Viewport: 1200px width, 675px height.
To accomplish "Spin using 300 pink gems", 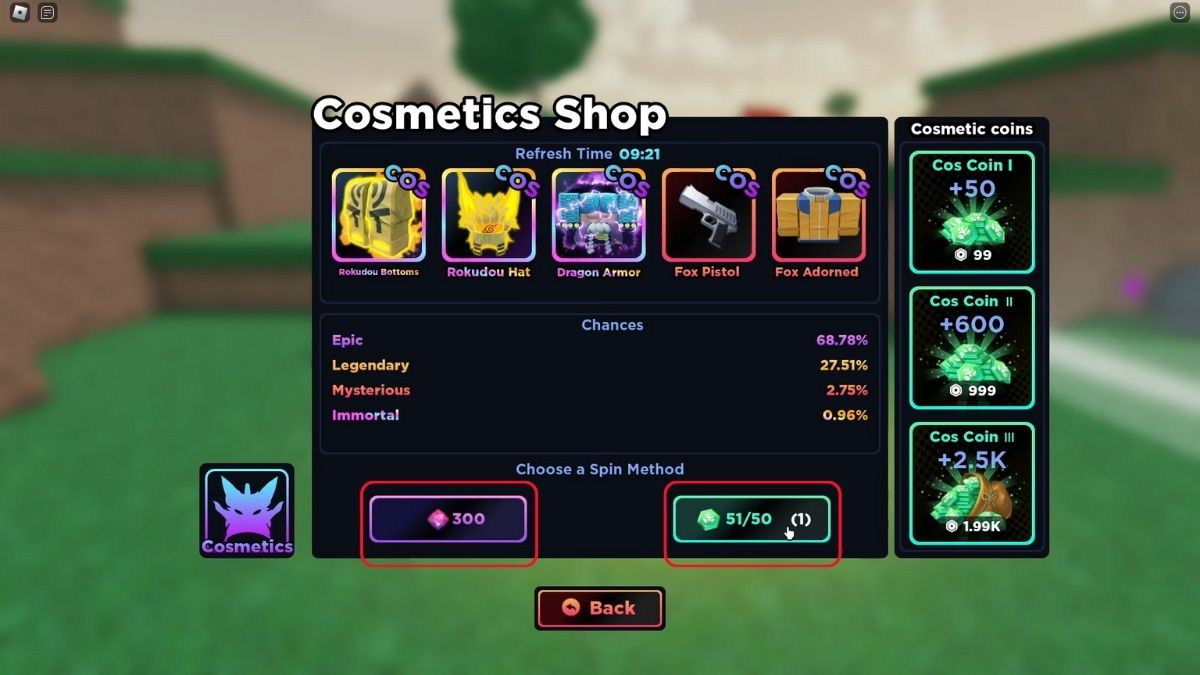I will coord(448,519).
